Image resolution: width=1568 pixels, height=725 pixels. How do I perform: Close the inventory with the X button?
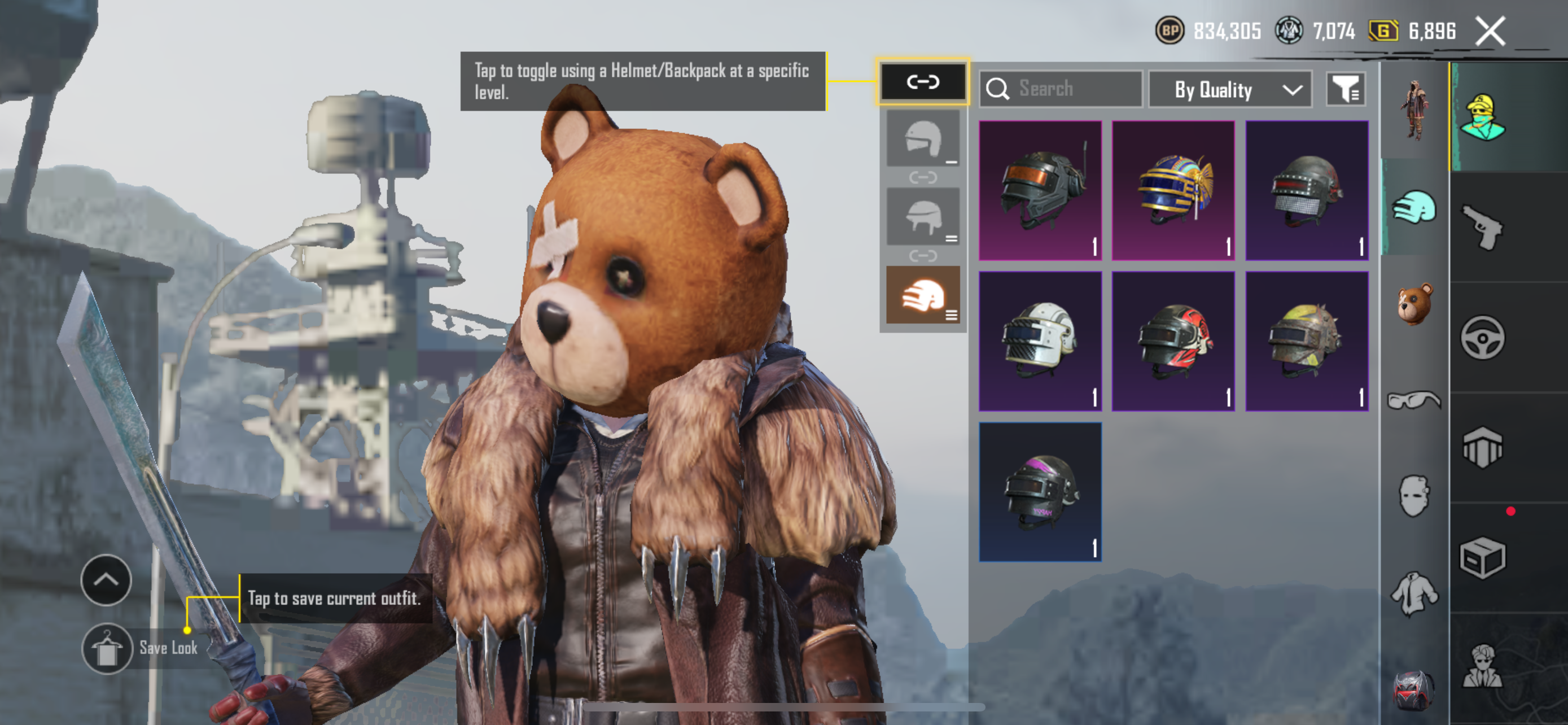(x=1490, y=31)
